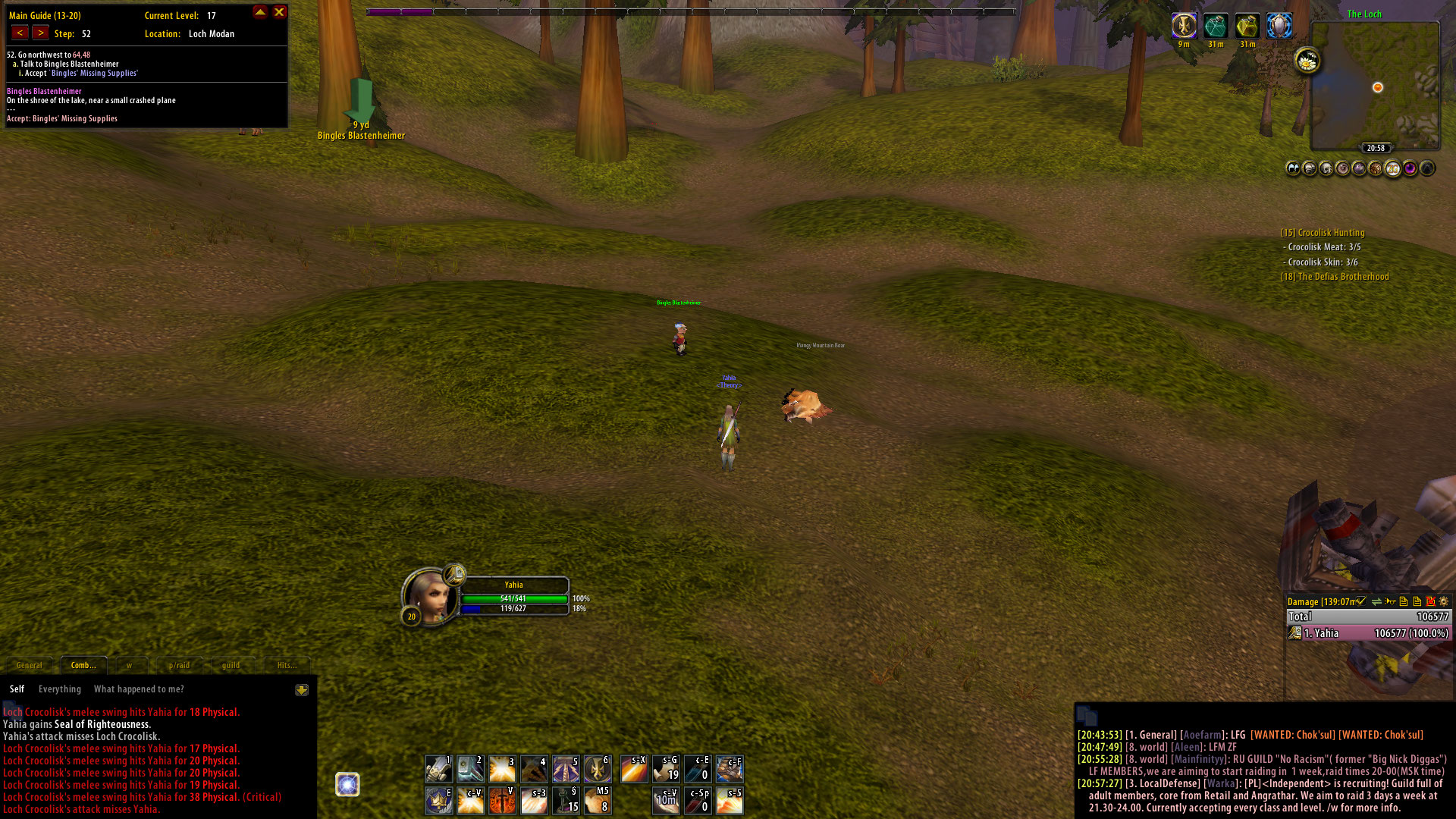
Task: Click the previous step arrow in the guide
Action: 19,33
